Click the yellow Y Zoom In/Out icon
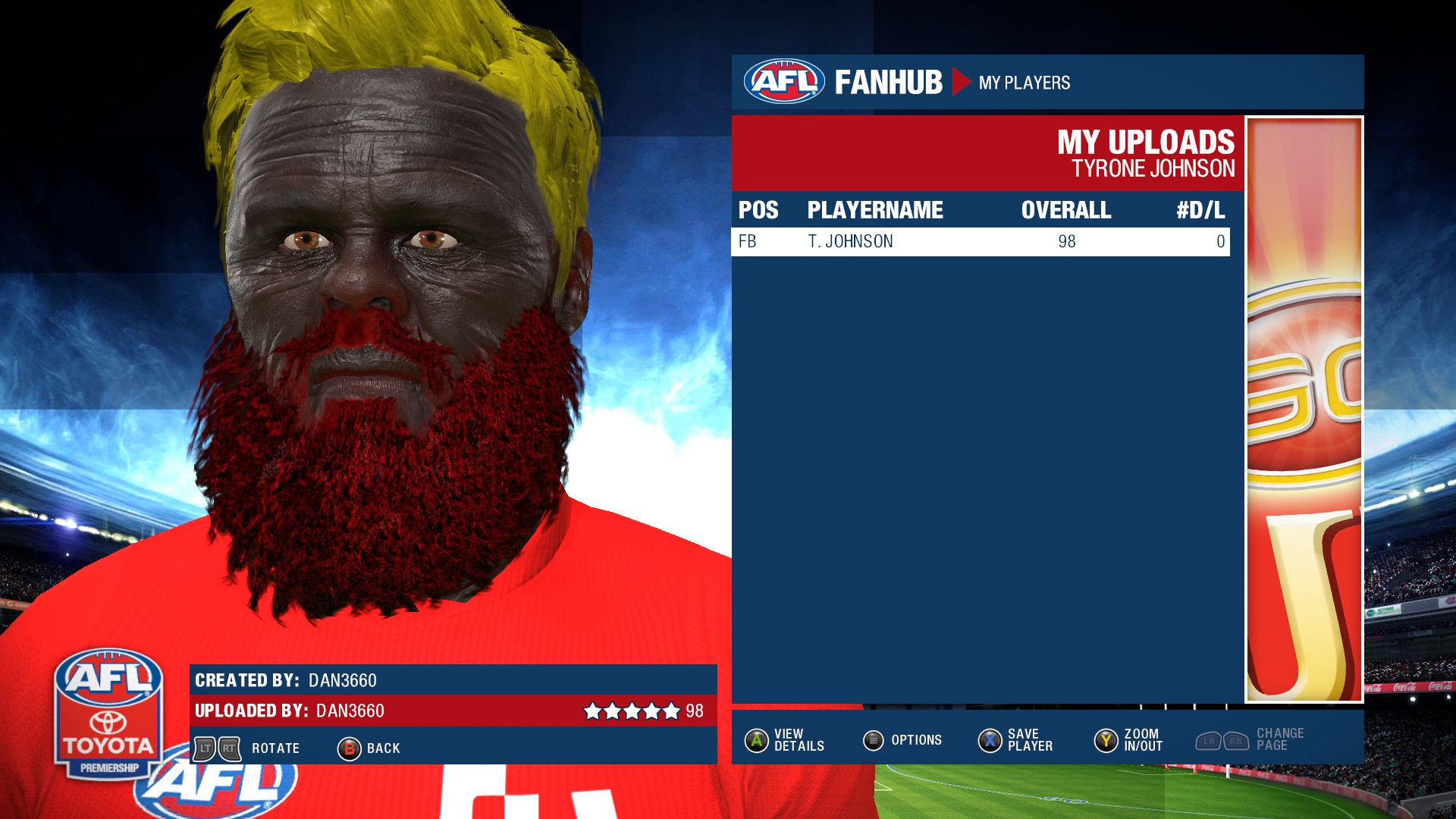This screenshot has height=819, width=1456. click(x=1105, y=740)
